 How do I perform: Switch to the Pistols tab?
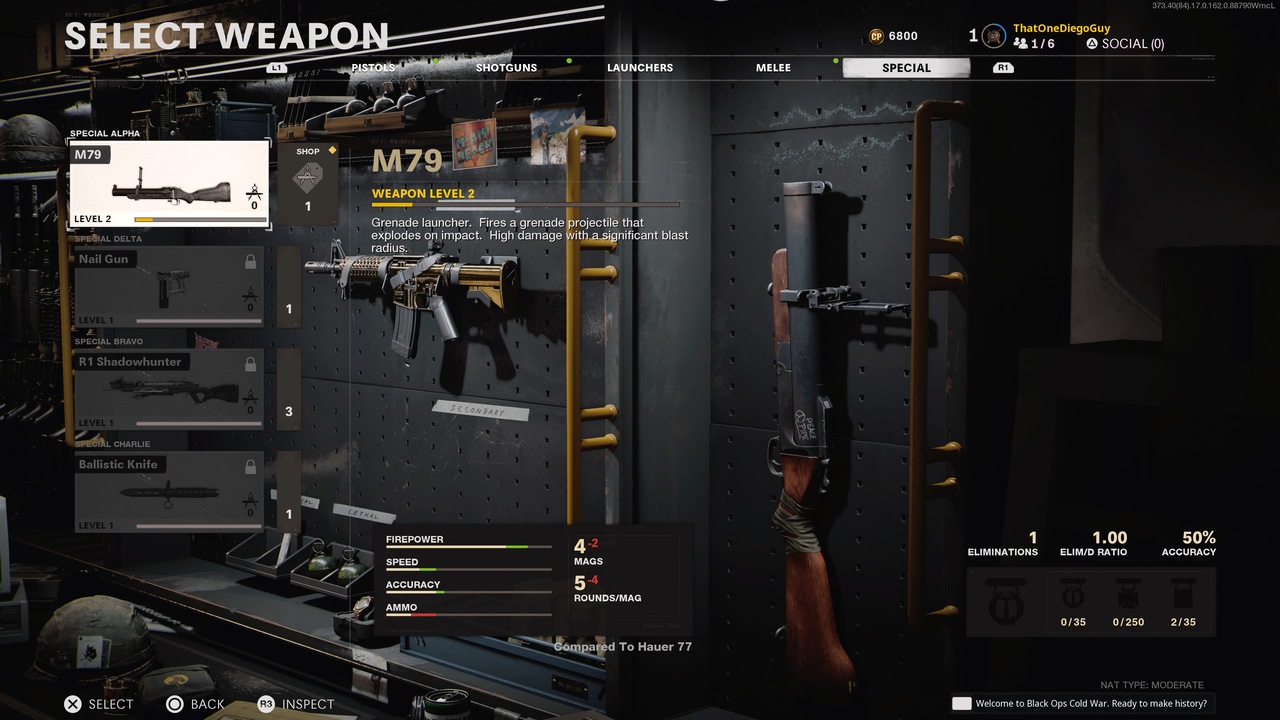click(372, 67)
